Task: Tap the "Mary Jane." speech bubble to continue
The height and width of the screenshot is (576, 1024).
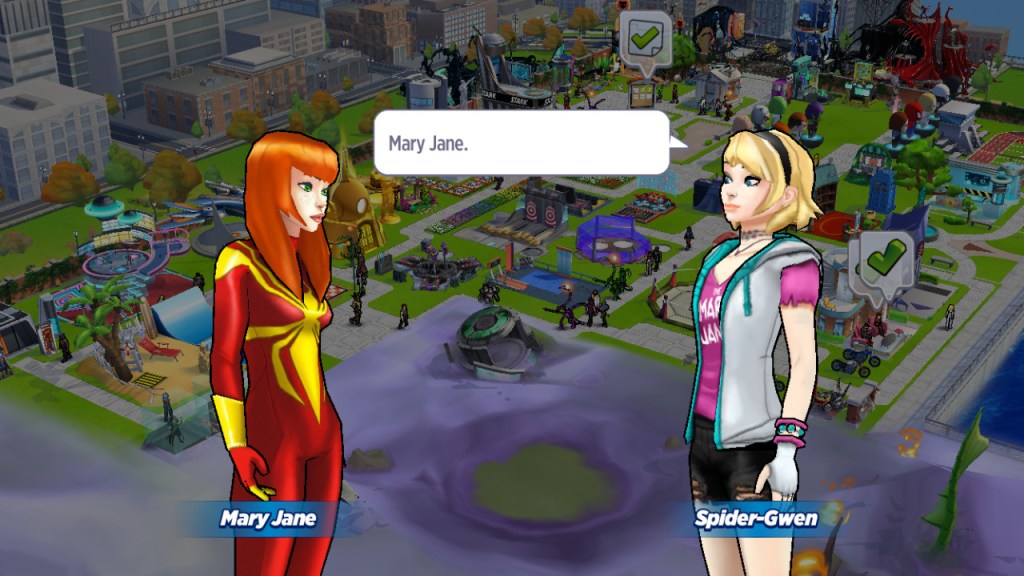Action: pyautogui.click(x=521, y=143)
